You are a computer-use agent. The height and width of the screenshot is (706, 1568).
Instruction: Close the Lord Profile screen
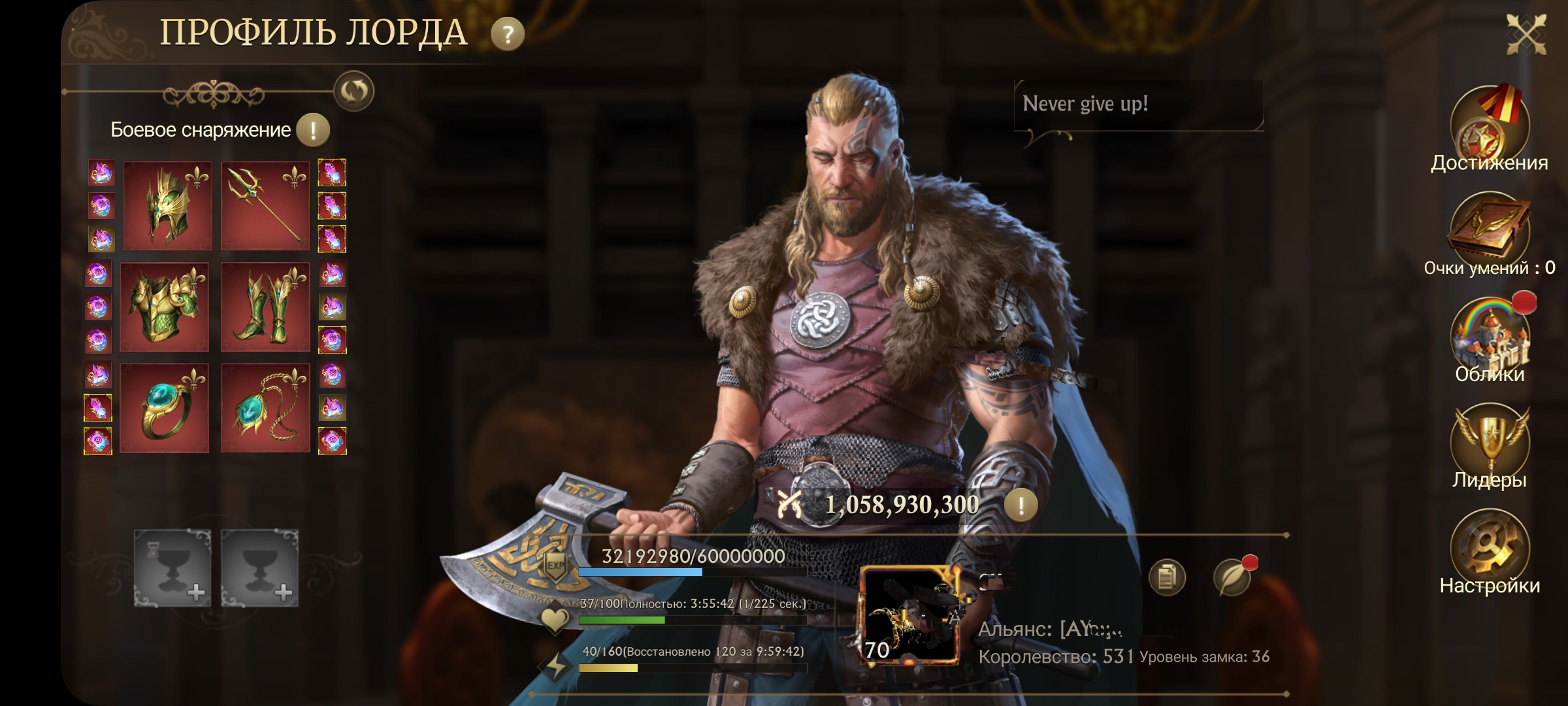coord(1526,33)
